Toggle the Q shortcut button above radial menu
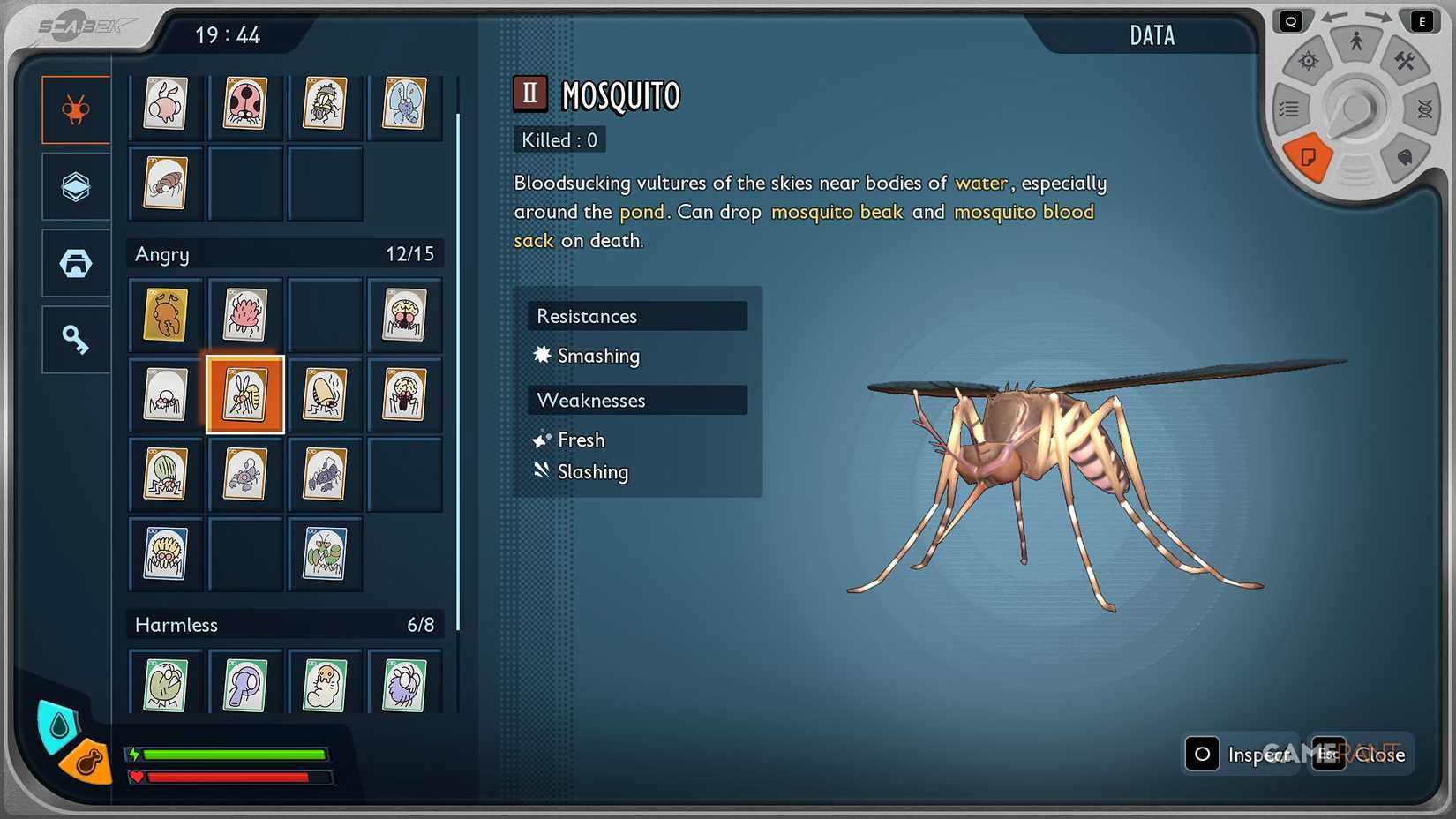Viewport: 1456px width, 819px height. point(1291,19)
